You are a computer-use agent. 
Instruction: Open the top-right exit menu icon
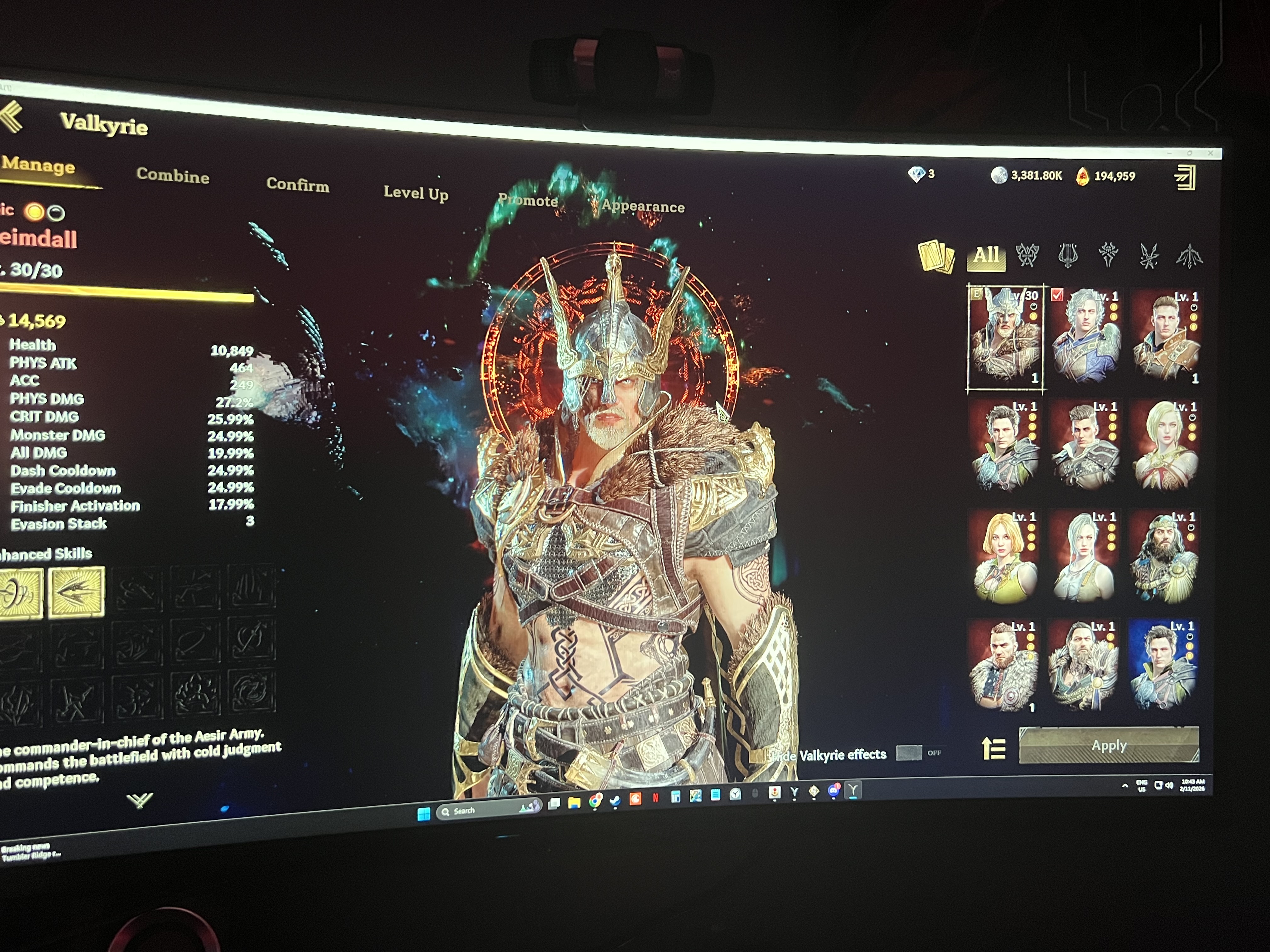[x=1185, y=177]
